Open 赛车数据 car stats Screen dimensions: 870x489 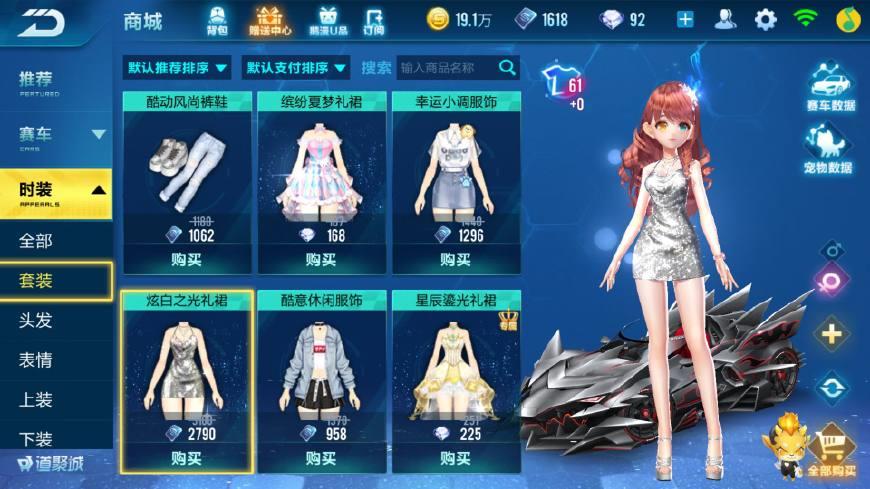829,88
